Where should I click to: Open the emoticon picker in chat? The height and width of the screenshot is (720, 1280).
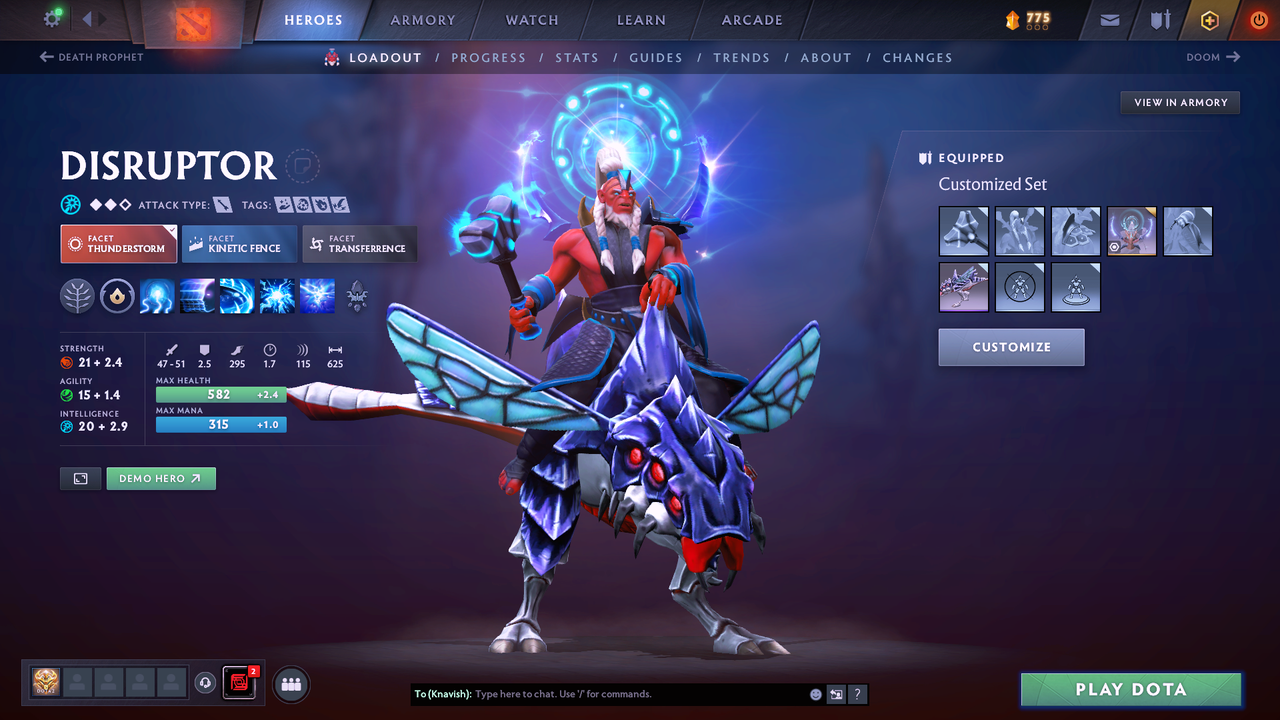[815, 694]
